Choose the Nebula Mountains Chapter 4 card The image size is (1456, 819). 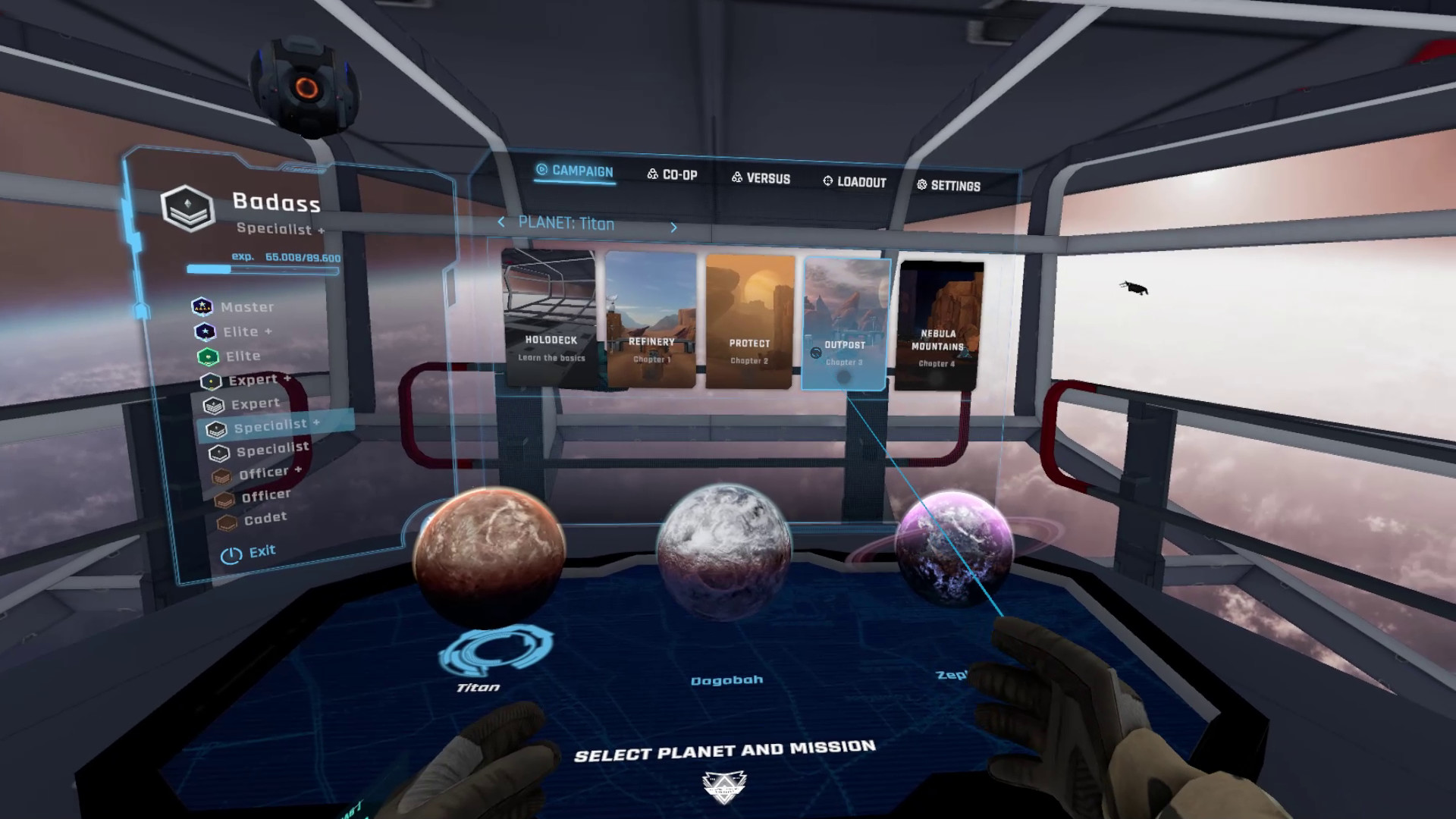(x=938, y=326)
